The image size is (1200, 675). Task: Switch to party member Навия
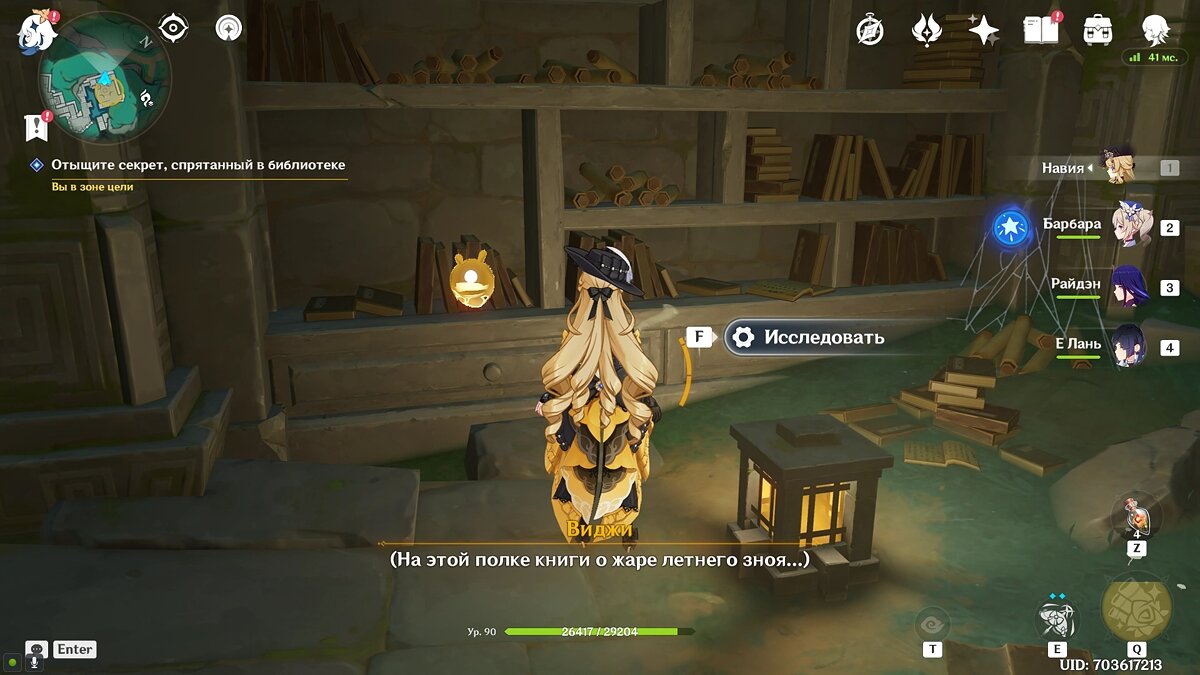pyautogui.click(x=1114, y=167)
